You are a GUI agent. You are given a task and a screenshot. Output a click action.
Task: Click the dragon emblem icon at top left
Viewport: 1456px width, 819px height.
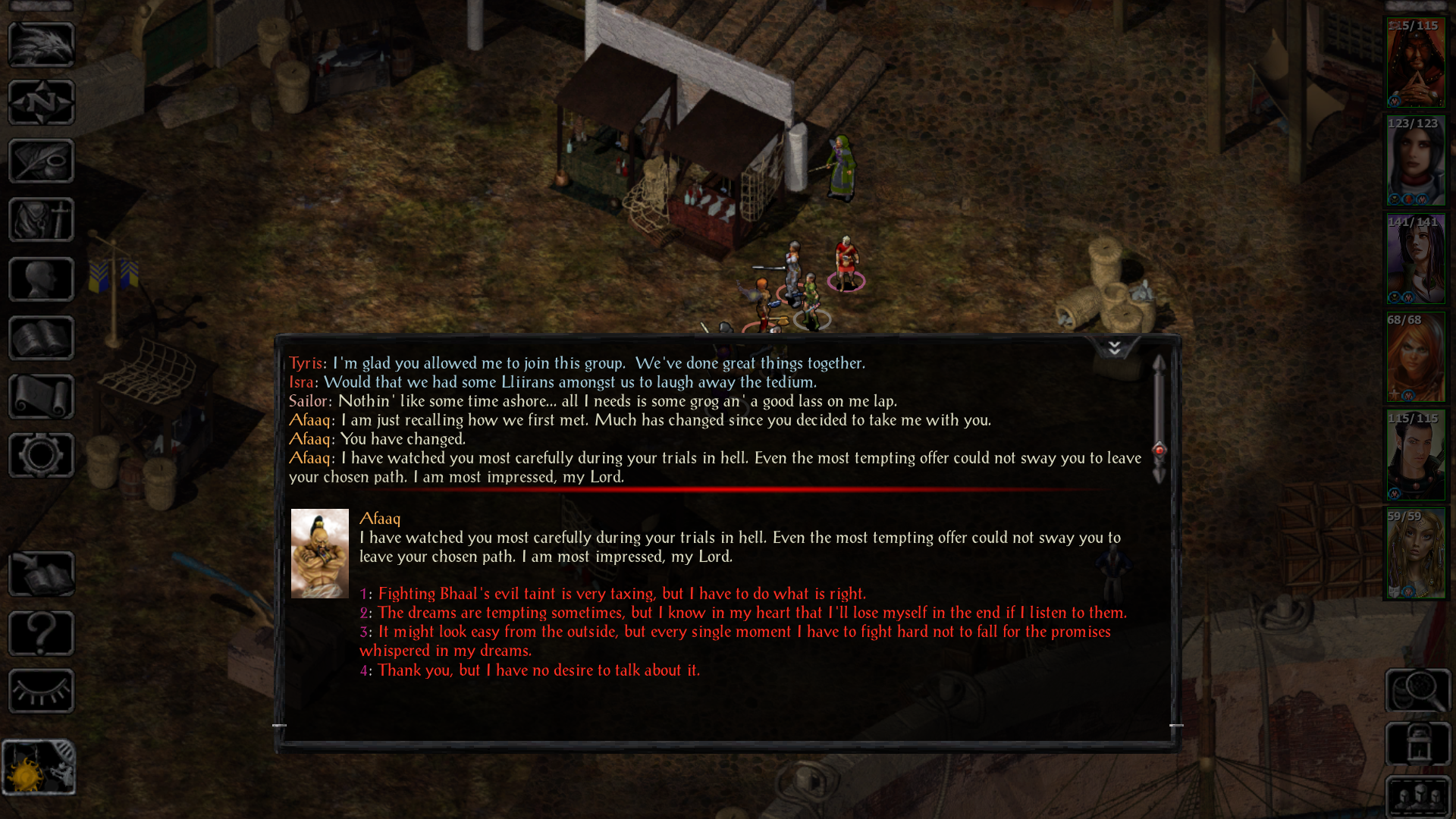point(41,44)
